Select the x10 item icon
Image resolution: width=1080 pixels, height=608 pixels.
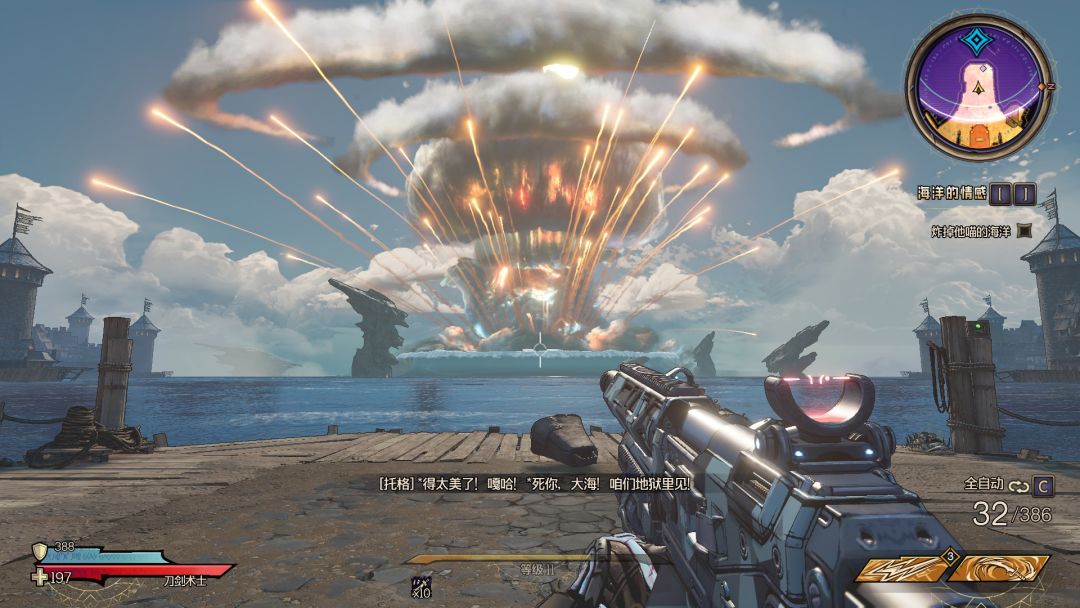420,586
